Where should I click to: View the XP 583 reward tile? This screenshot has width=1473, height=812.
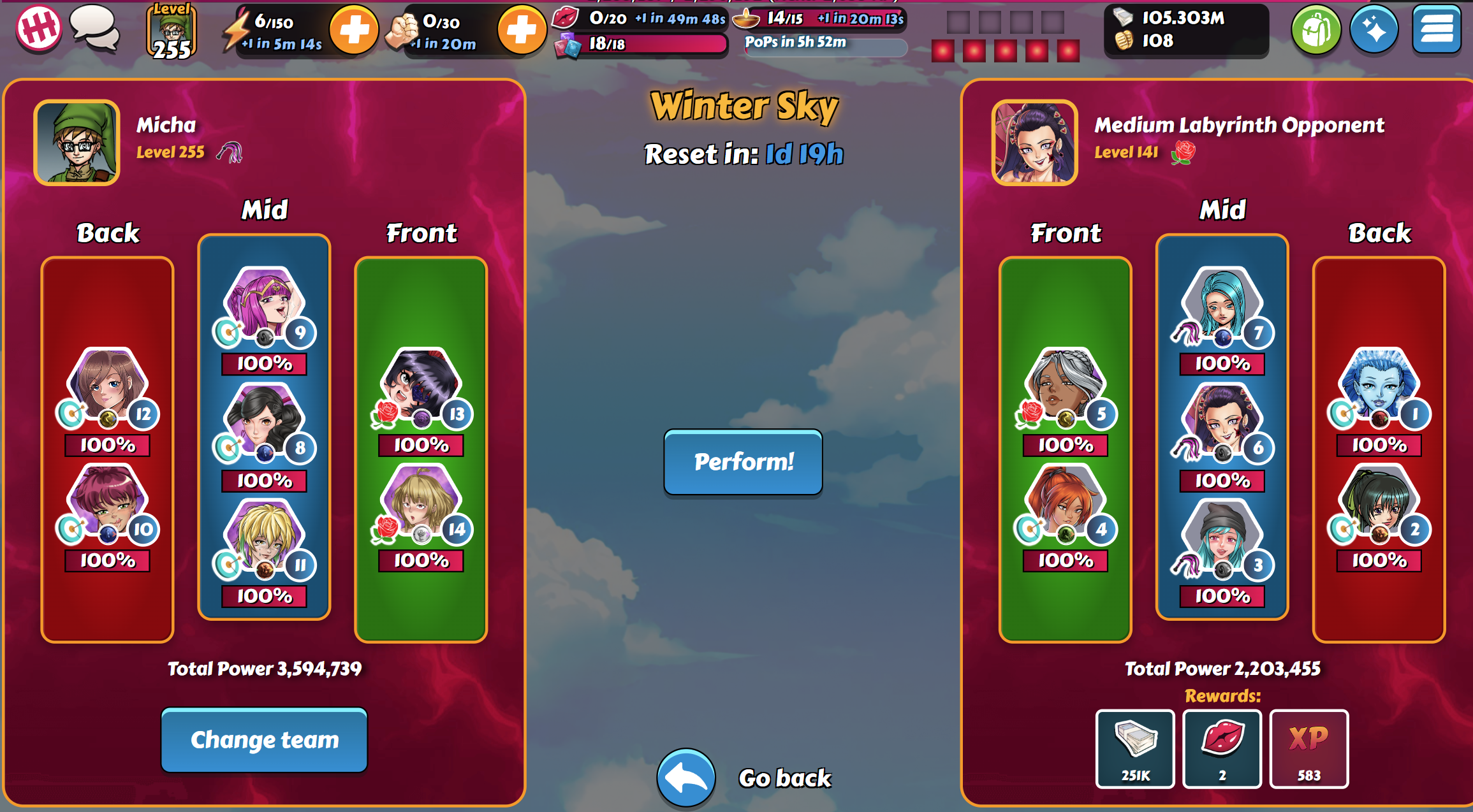[1308, 748]
